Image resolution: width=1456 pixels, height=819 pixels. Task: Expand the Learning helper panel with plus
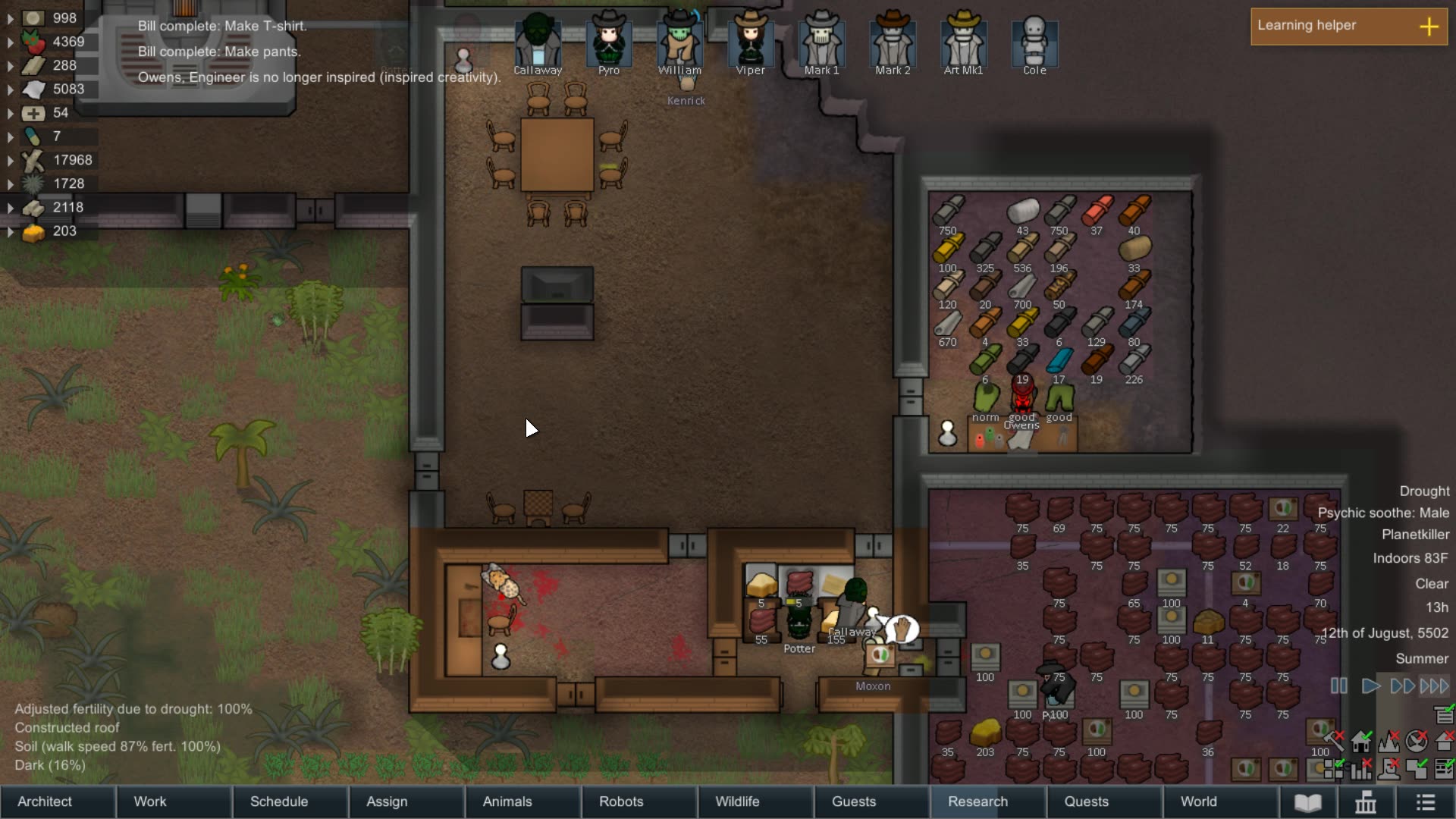[1430, 27]
